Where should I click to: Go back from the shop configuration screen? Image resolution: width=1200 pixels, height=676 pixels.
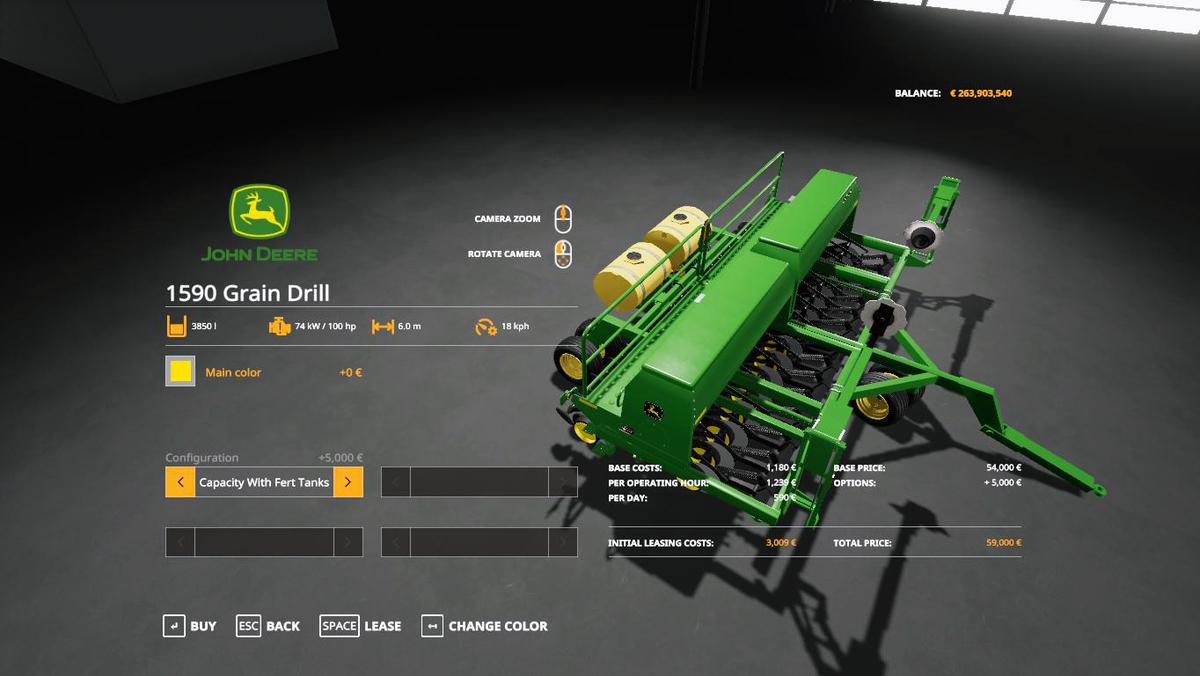pyautogui.click(x=268, y=626)
